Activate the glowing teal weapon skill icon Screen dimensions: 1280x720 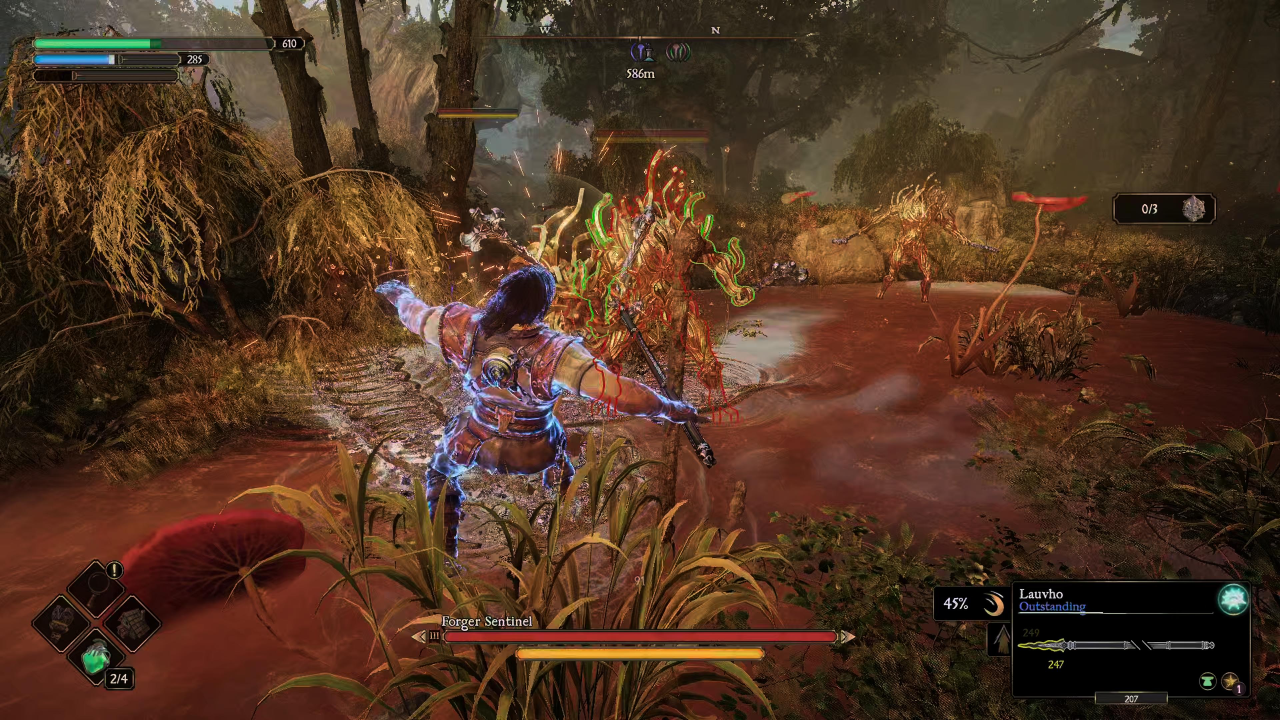[x=1233, y=599]
